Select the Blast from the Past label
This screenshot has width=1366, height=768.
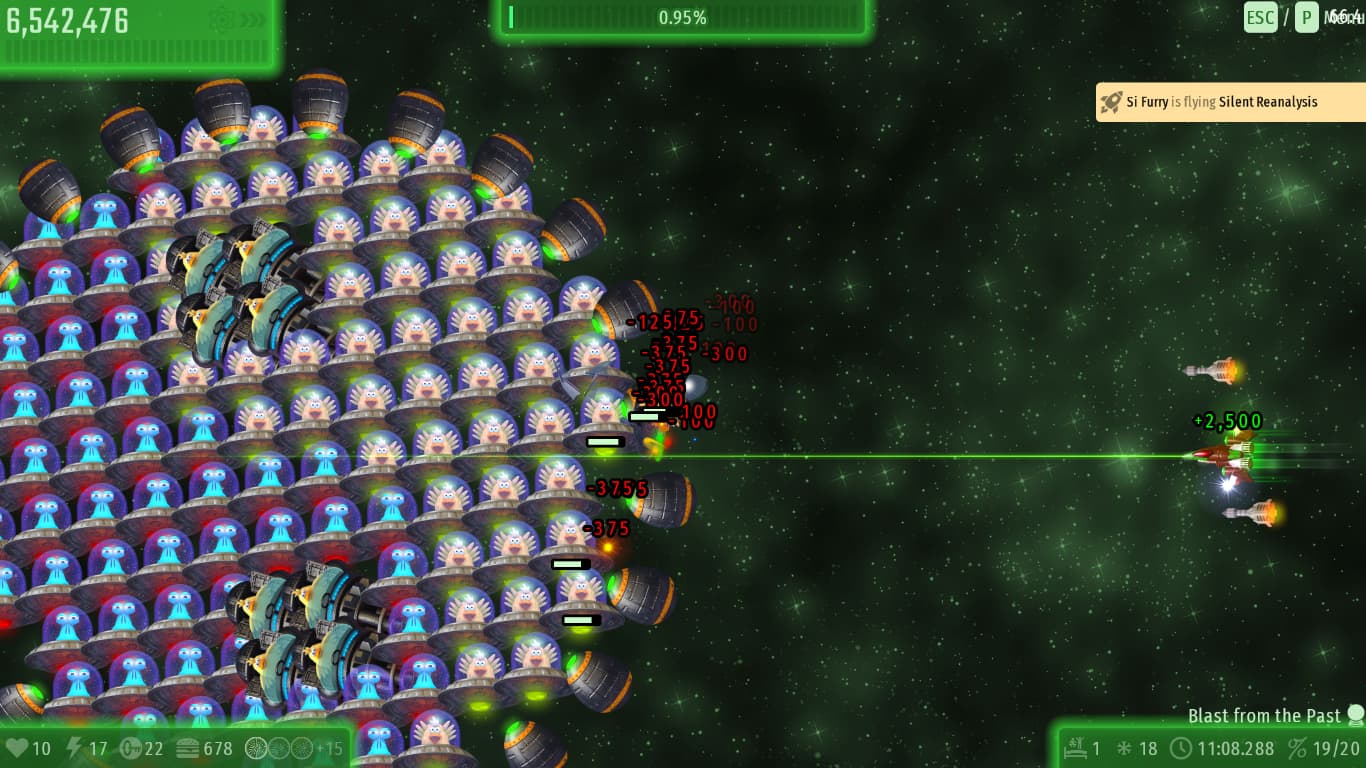tap(1265, 715)
